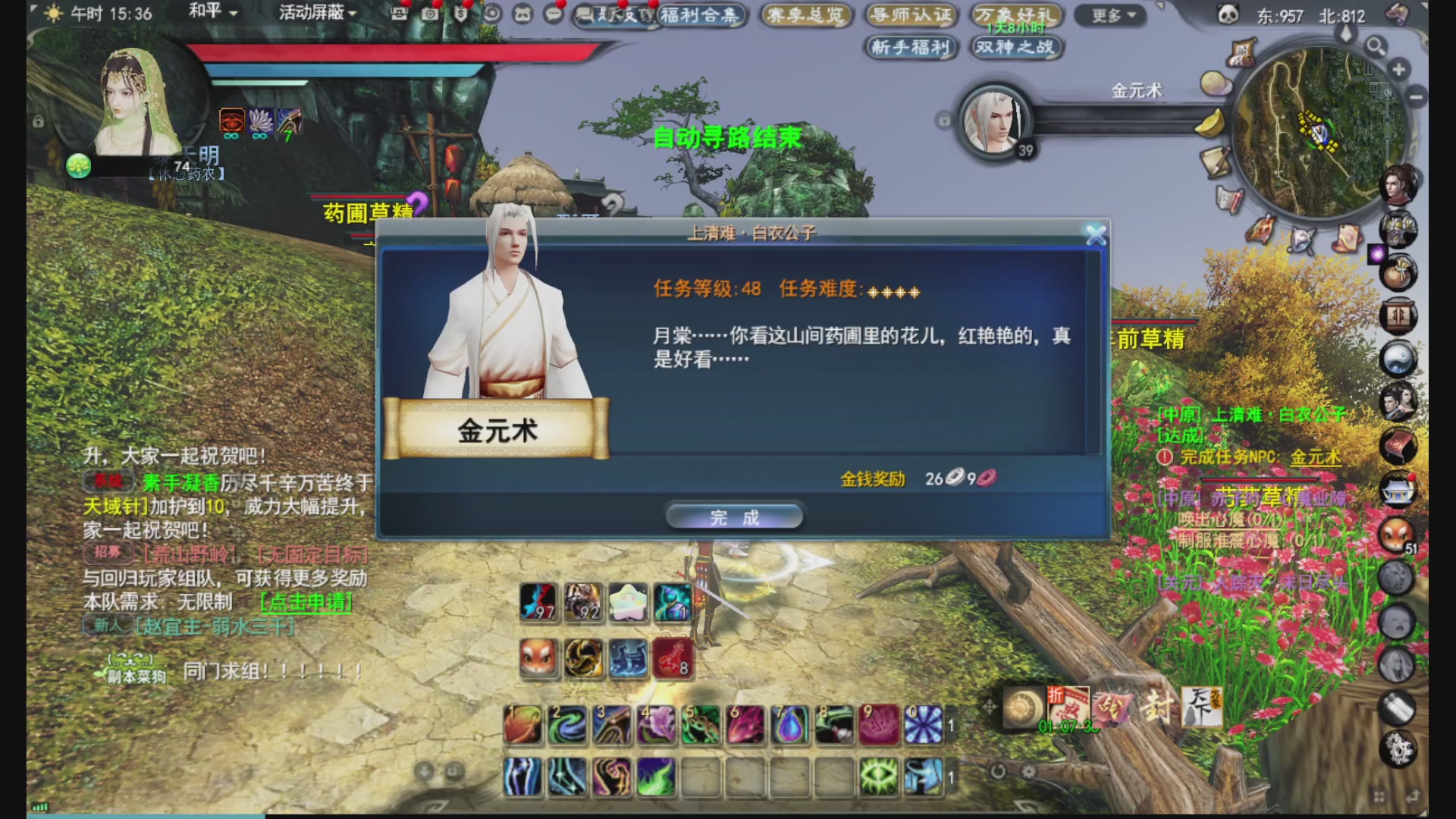Open the yin-yang icon in right sidebar
The width and height of the screenshot is (1456, 819).
click(x=1398, y=356)
